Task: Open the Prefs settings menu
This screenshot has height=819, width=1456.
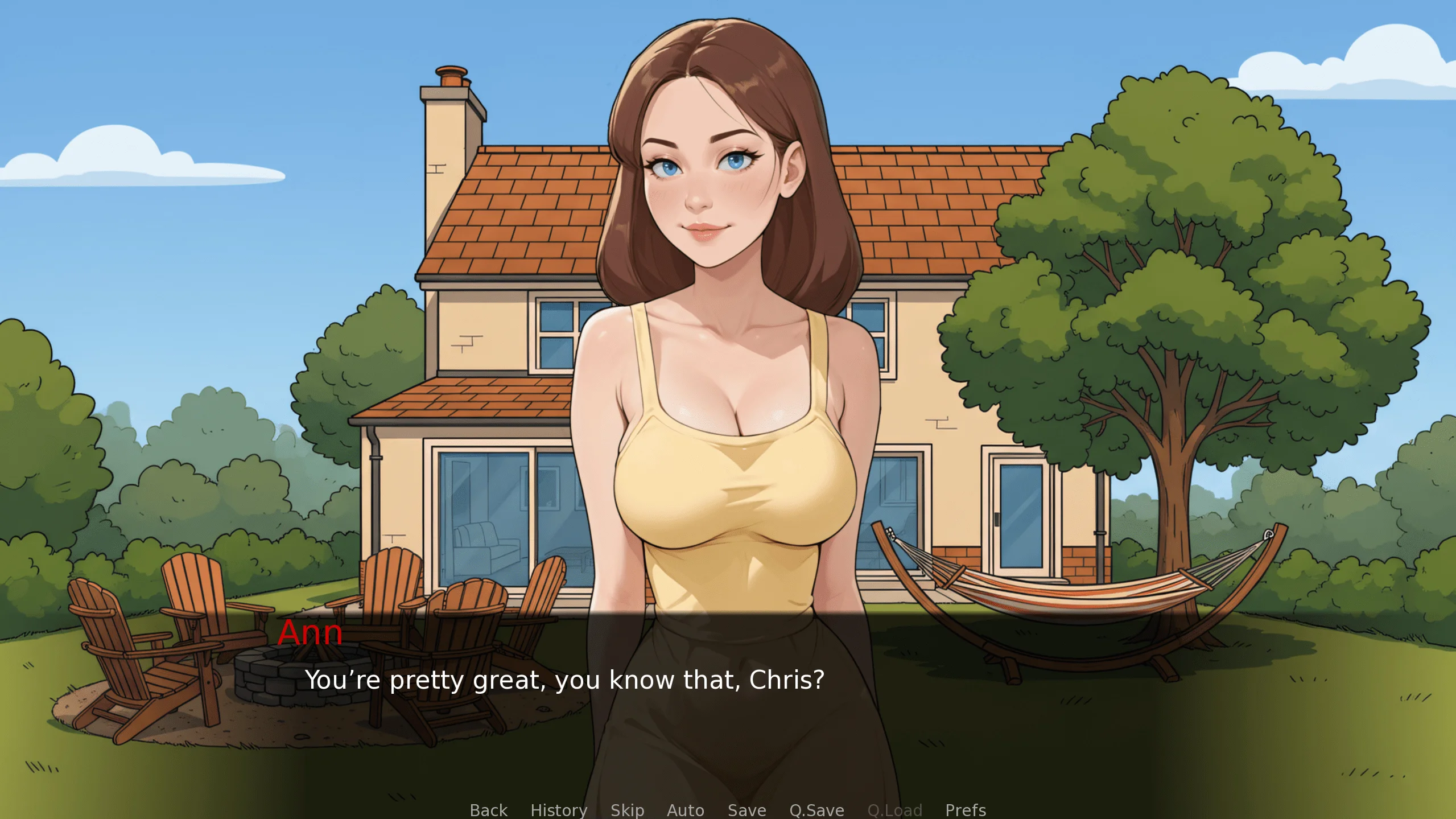Action: click(x=966, y=809)
